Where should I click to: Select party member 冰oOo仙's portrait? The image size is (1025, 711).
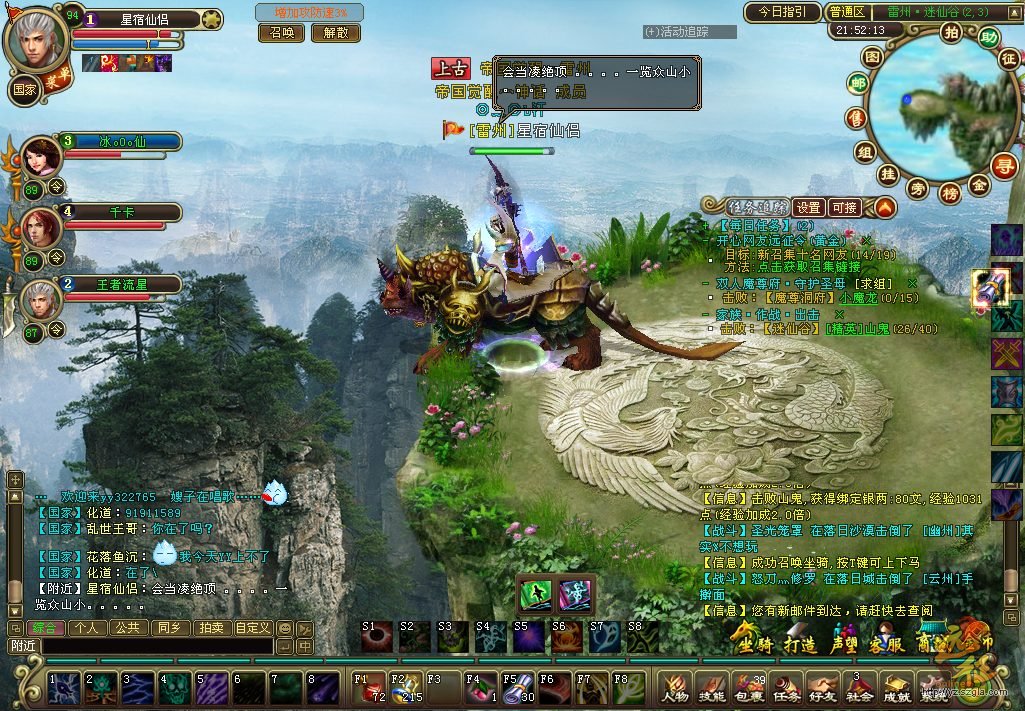40,156
